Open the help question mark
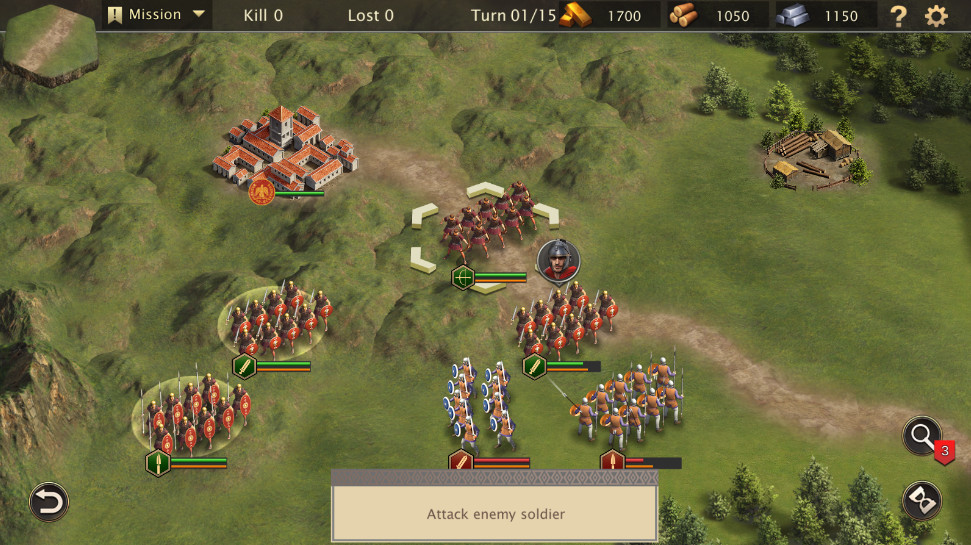971x545 pixels. point(899,16)
